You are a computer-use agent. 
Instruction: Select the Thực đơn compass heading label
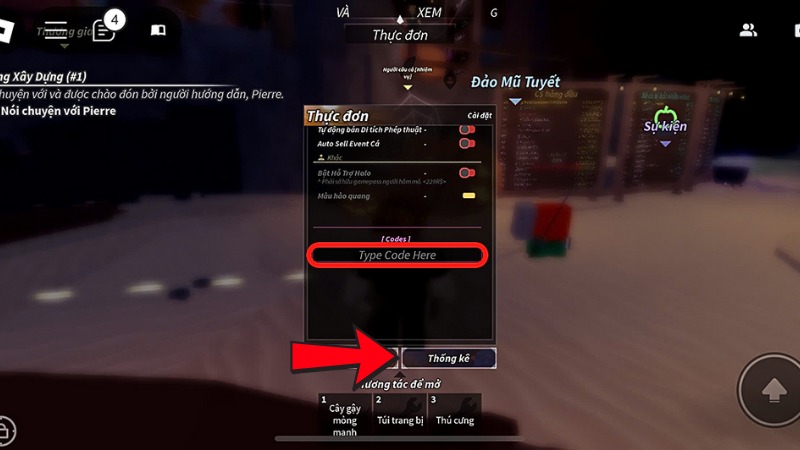coord(400,34)
